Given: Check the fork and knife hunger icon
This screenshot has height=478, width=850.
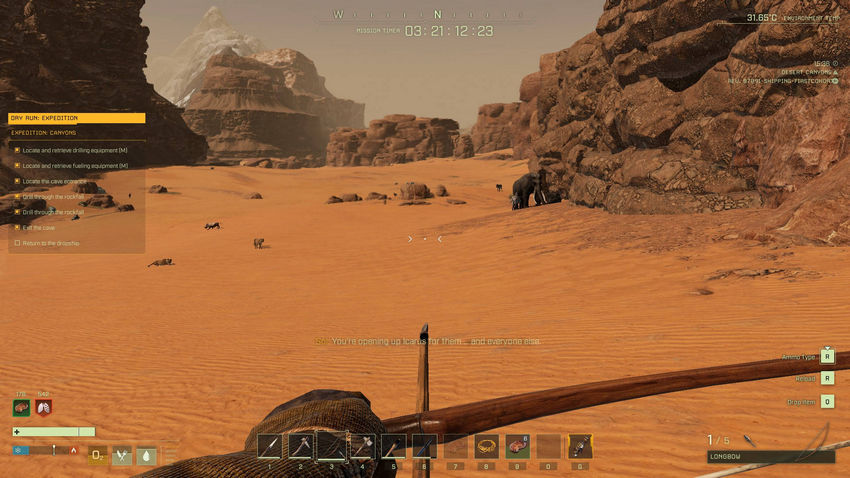Looking at the screenshot, I should pos(122,455).
